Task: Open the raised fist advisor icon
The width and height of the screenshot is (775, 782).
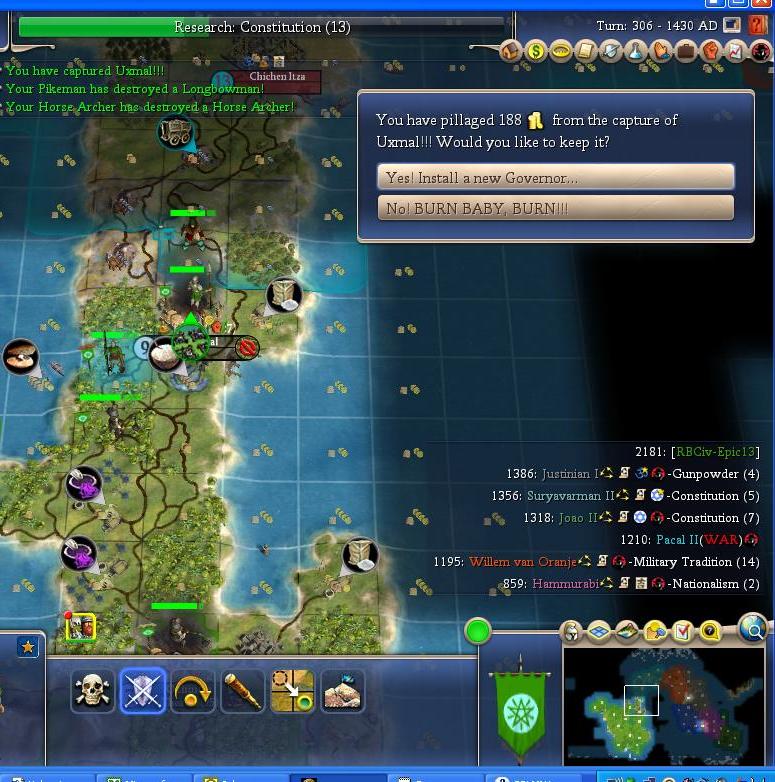Action: 711,51
